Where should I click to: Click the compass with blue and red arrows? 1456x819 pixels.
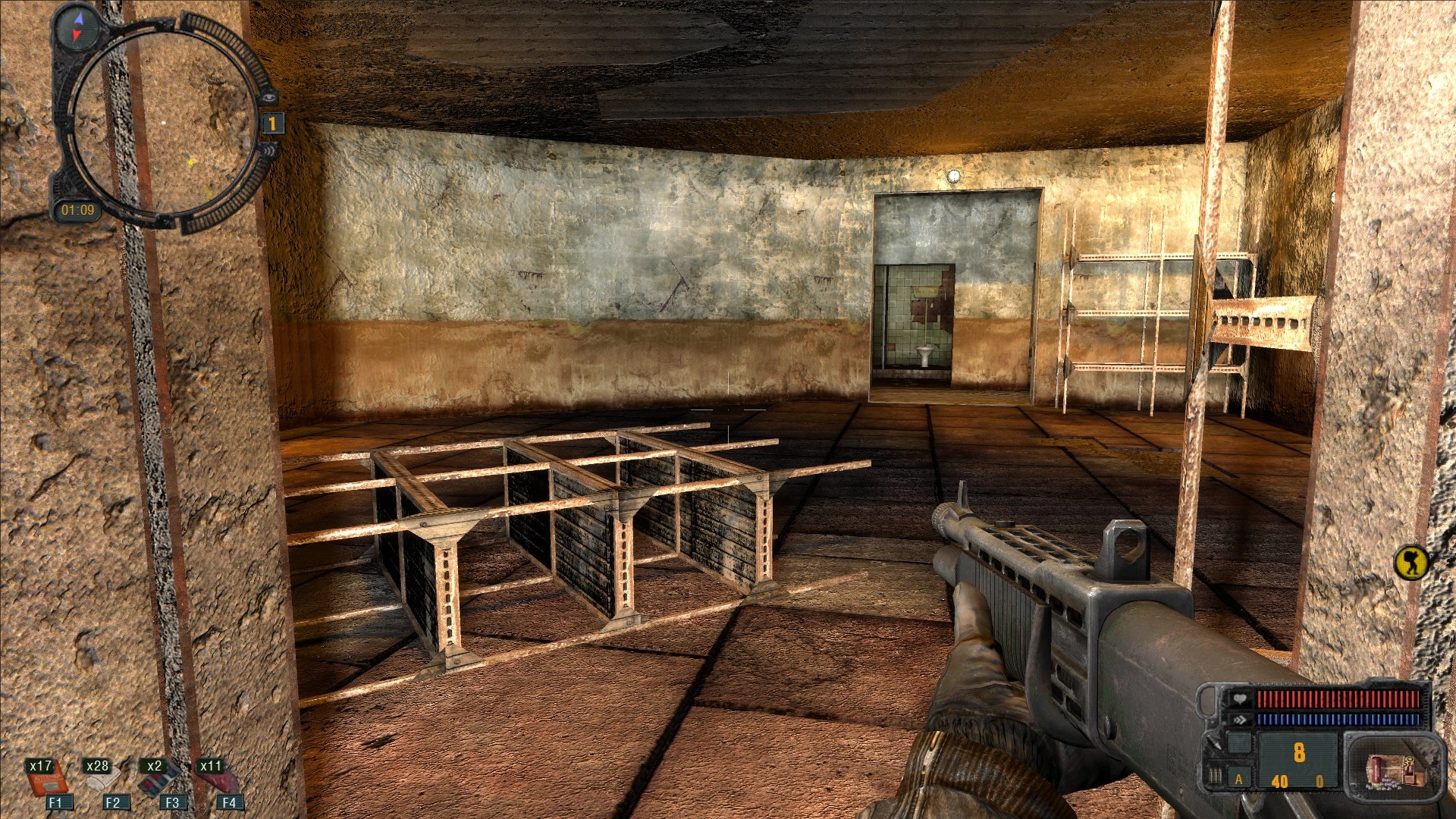coord(78,27)
